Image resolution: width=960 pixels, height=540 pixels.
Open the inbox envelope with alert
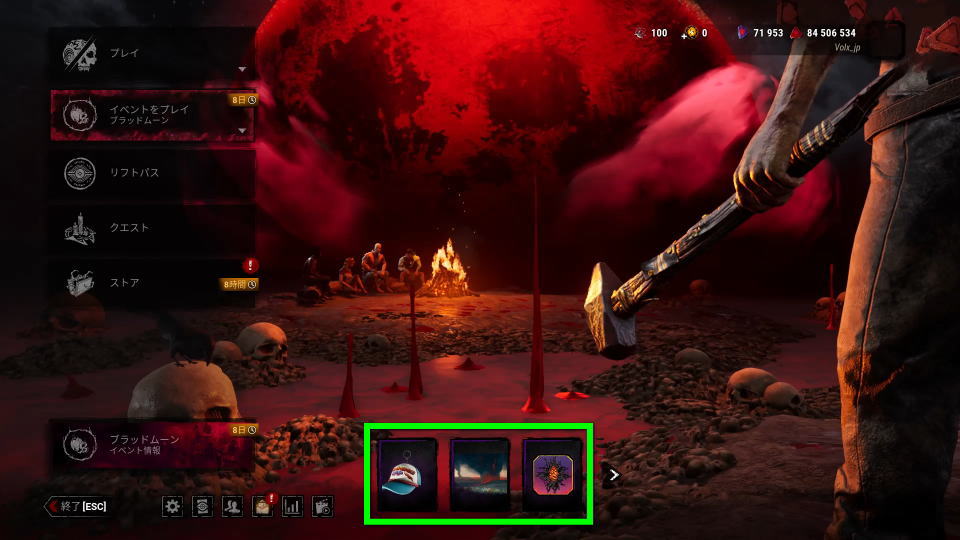point(263,506)
